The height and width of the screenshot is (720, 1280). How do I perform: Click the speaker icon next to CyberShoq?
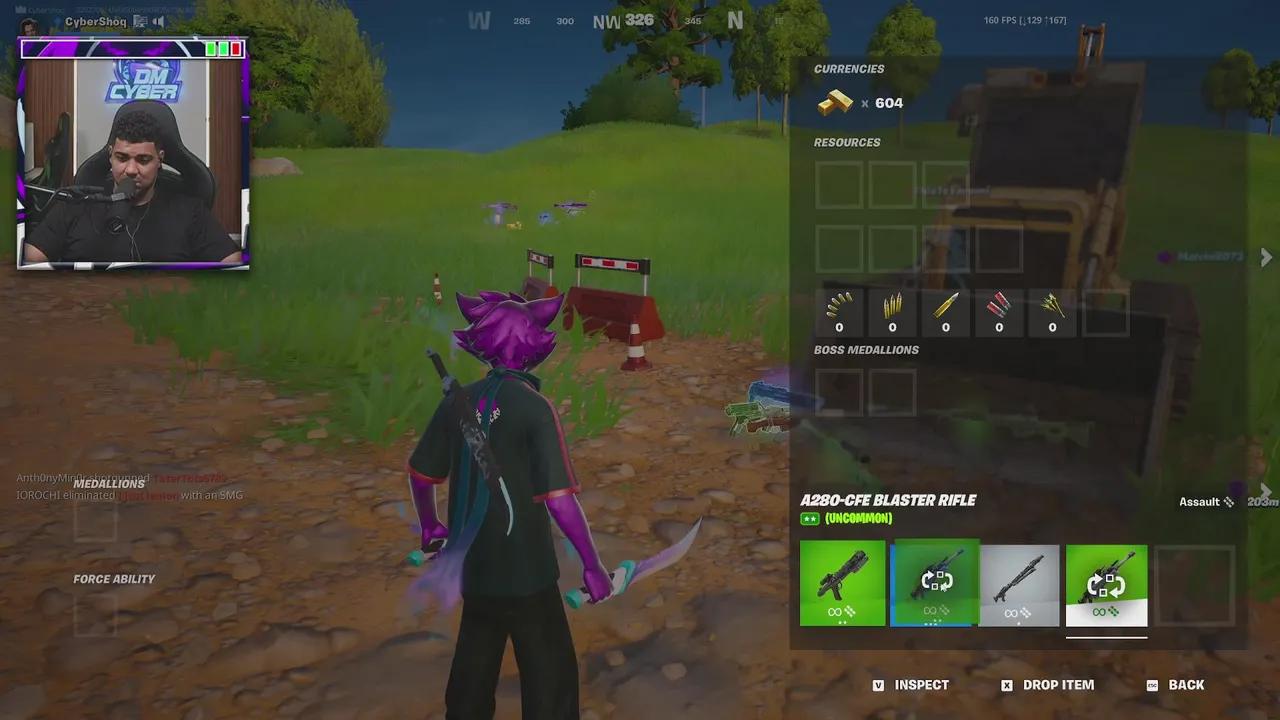tap(160, 21)
